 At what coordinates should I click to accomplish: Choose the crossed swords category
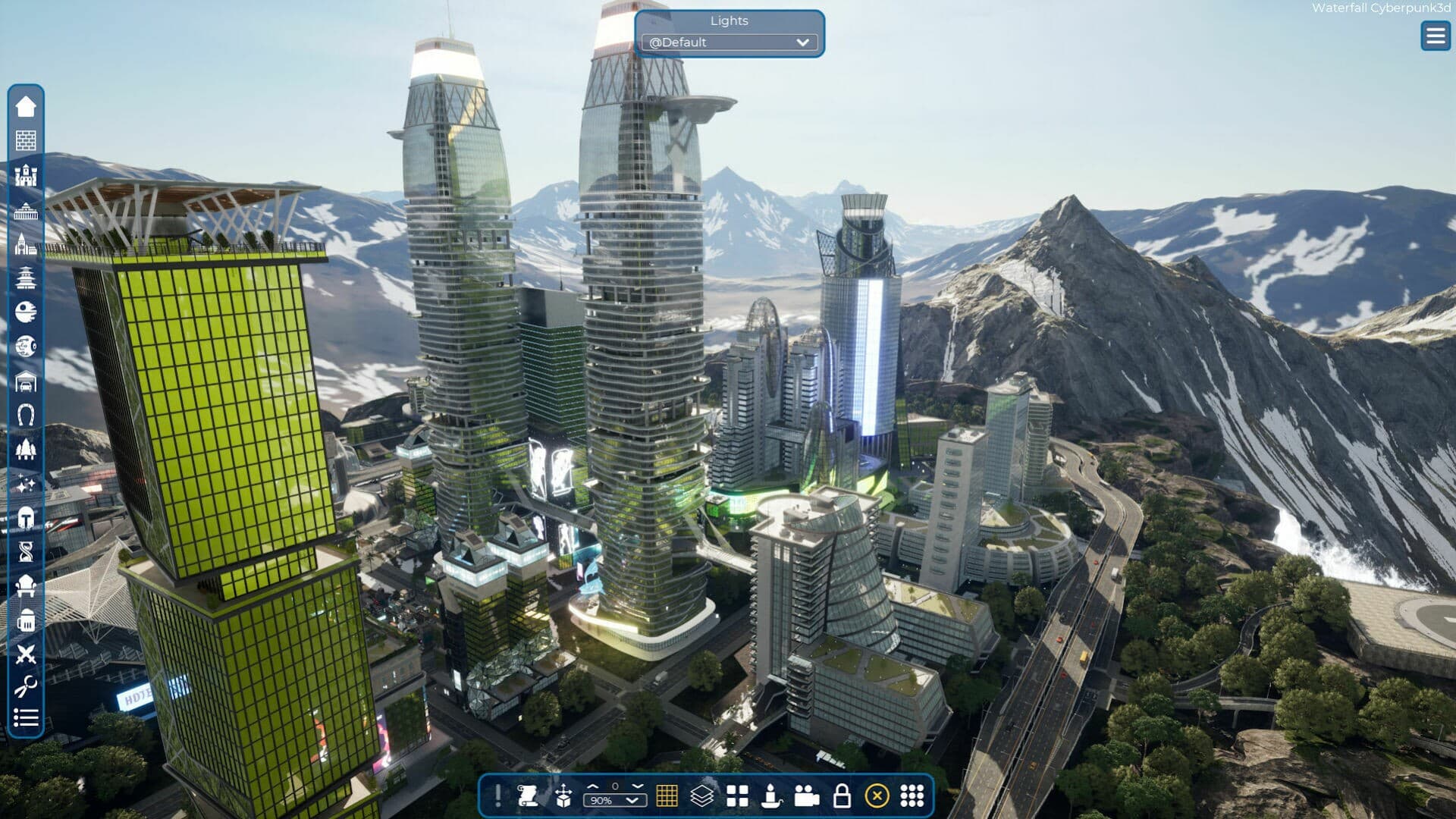26,654
